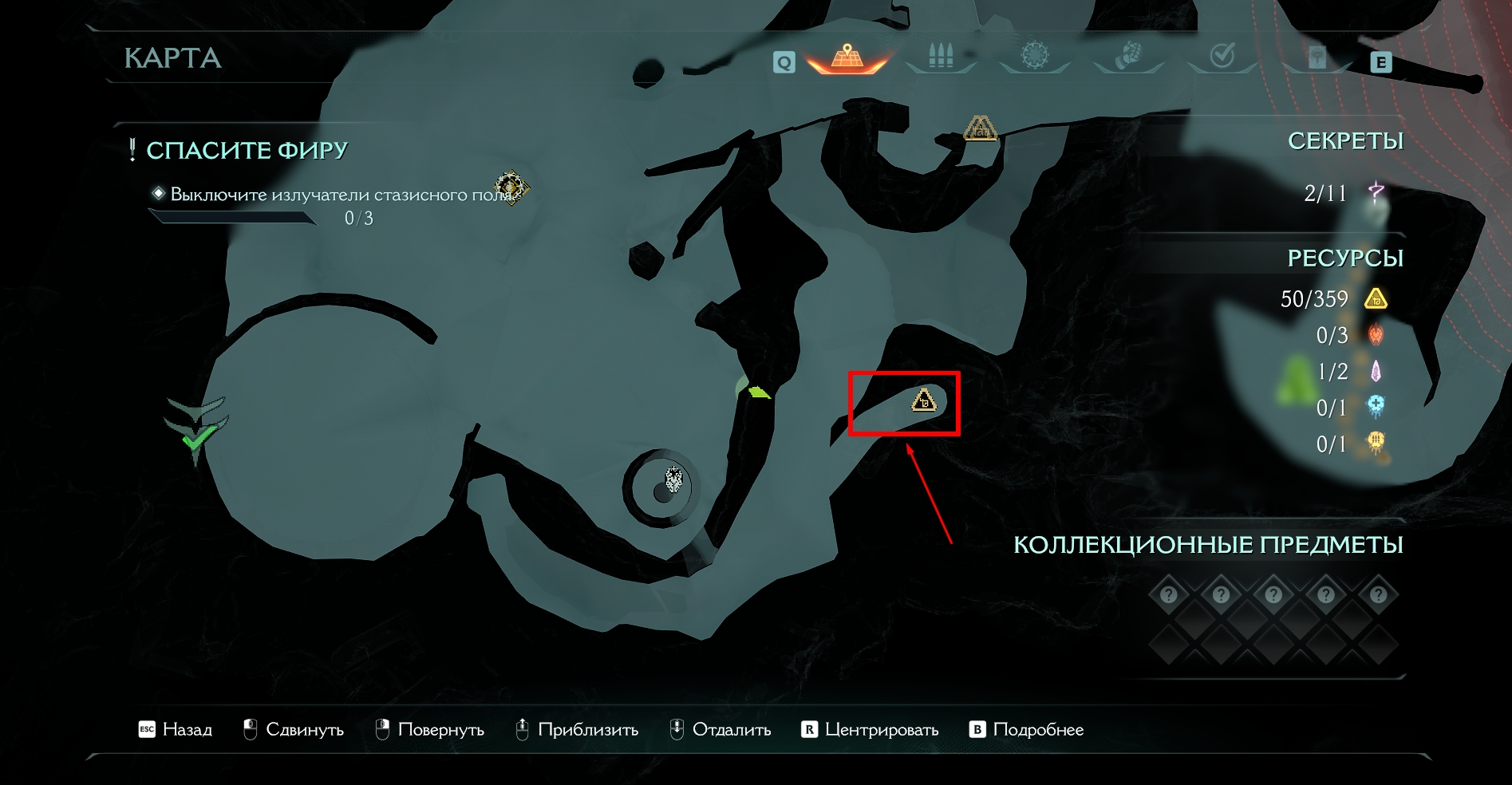1512x785 pixels.
Task: Select the gold 50/359 resource entry
Action: pyautogui.click(x=1332, y=299)
